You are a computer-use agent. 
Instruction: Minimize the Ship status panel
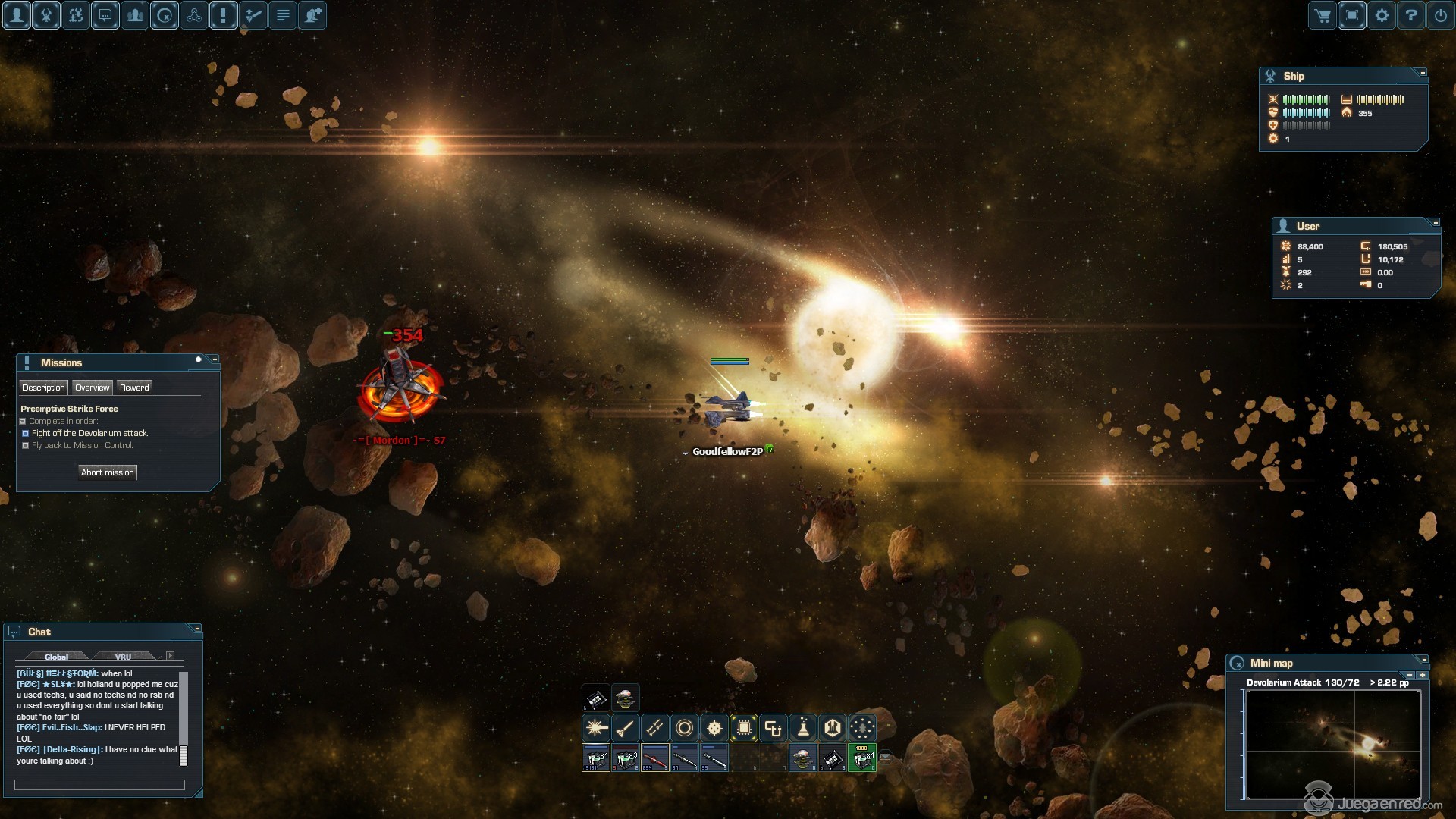1423,73
